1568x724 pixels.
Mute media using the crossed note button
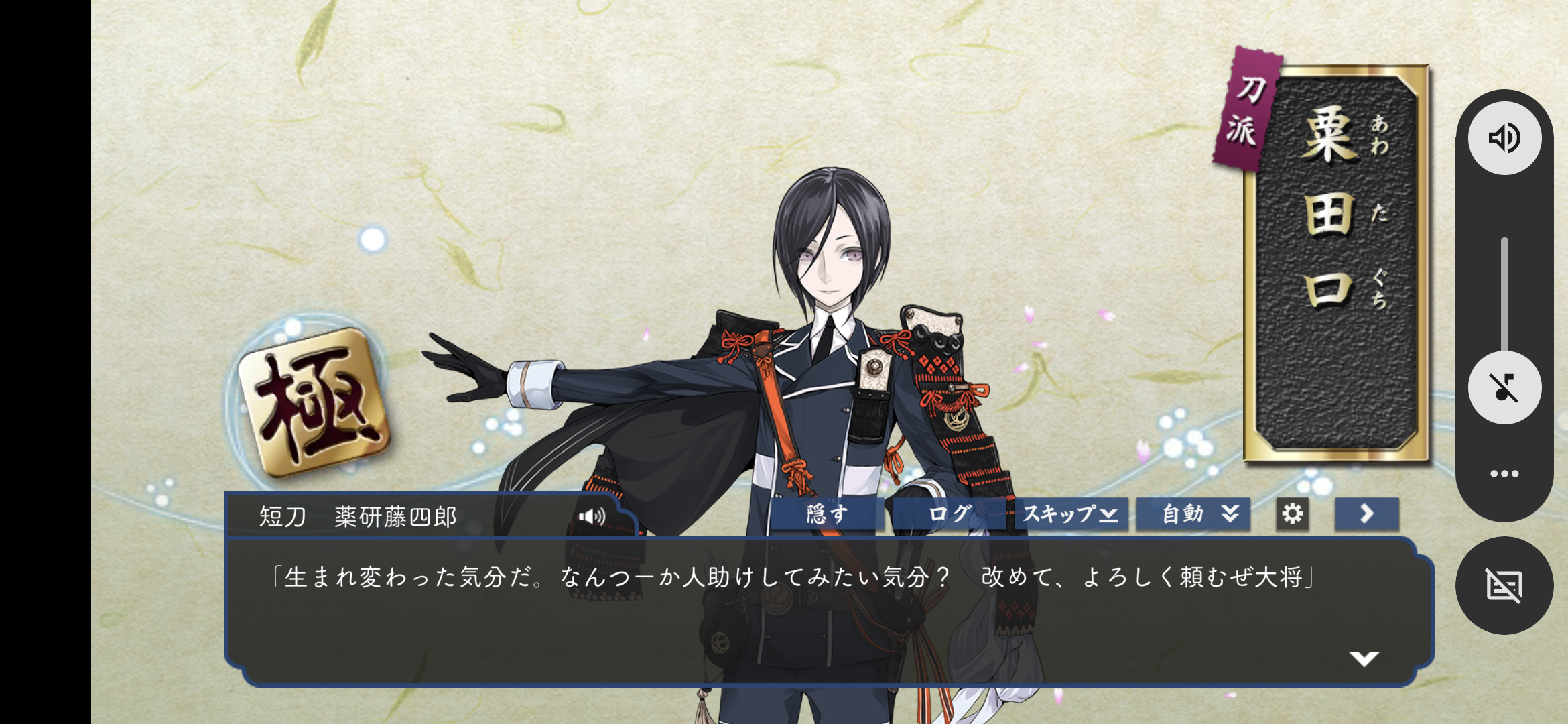click(x=1504, y=387)
